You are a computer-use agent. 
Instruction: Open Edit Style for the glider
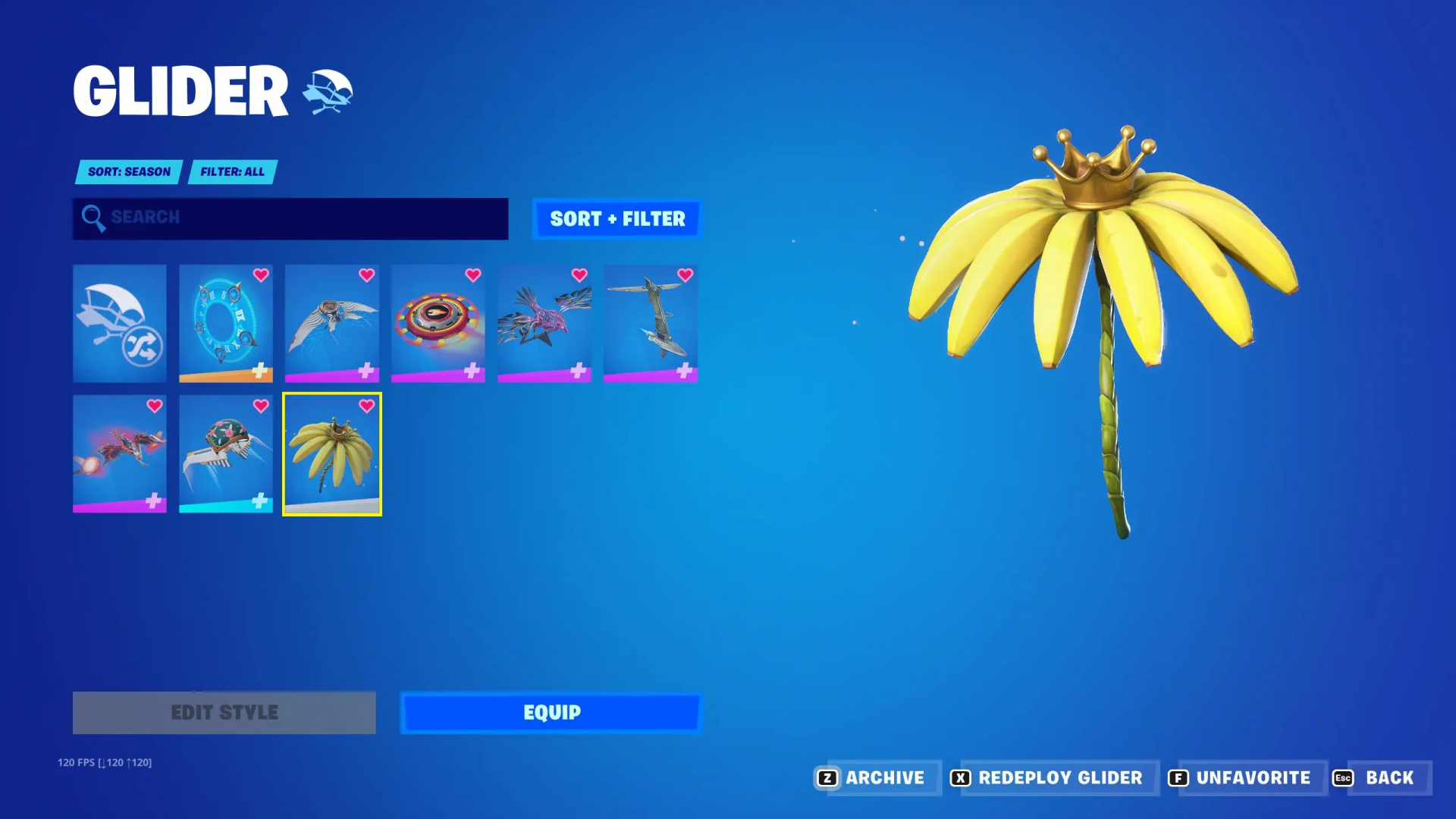point(224,713)
